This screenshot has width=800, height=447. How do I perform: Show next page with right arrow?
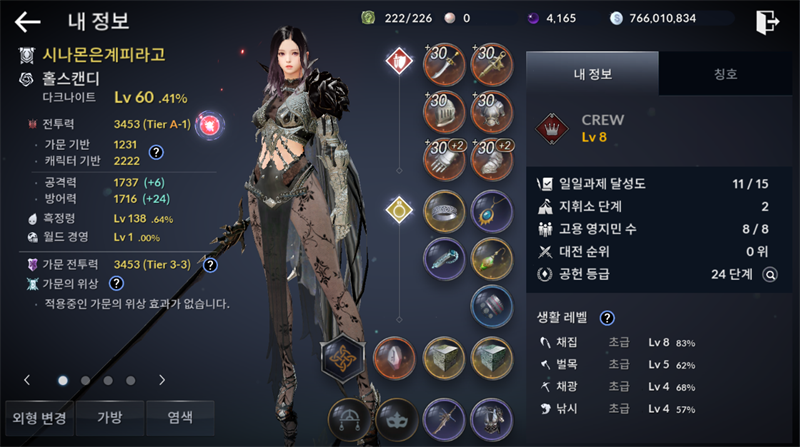(162, 380)
